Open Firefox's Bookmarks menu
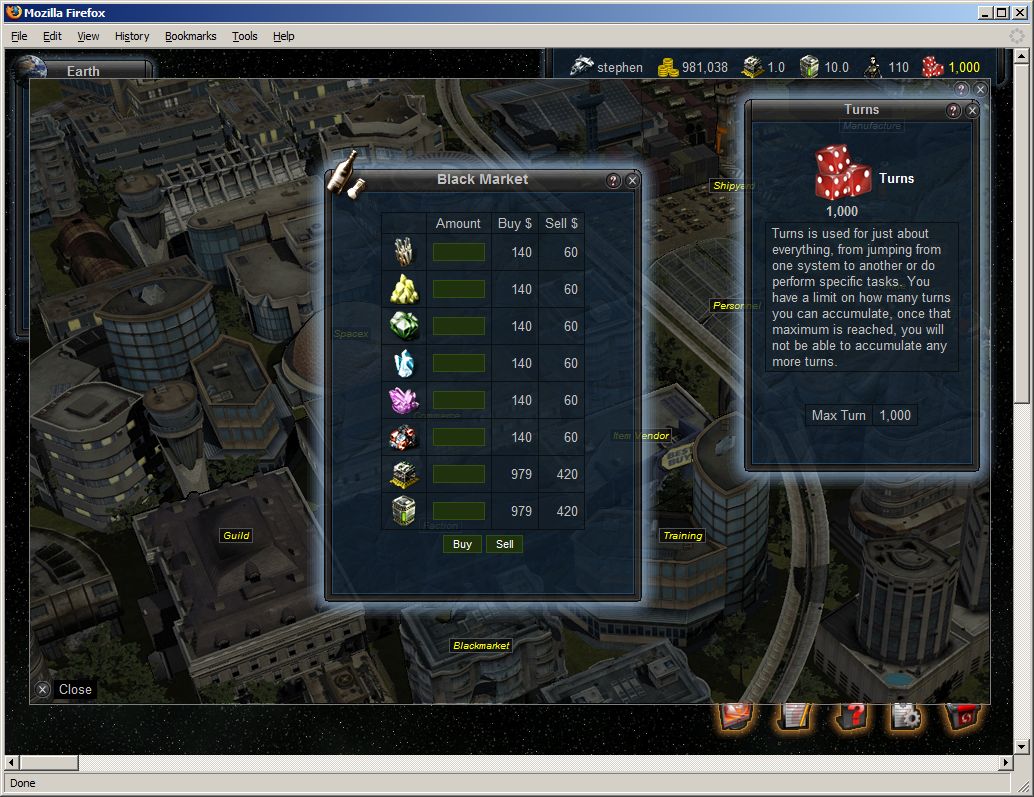Image resolution: width=1034 pixels, height=797 pixels. tap(190, 36)
